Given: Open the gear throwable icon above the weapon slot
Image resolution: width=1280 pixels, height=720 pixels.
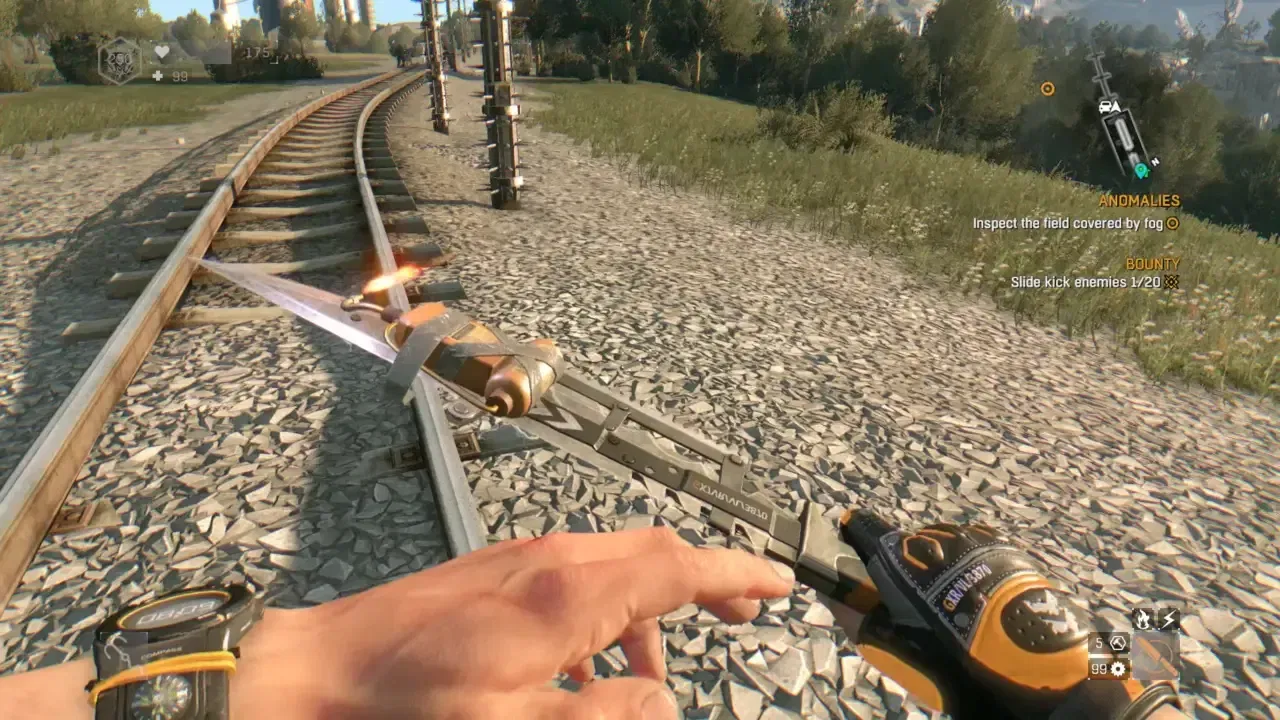Looking at the screenshot, I should tap(1117, 668).
